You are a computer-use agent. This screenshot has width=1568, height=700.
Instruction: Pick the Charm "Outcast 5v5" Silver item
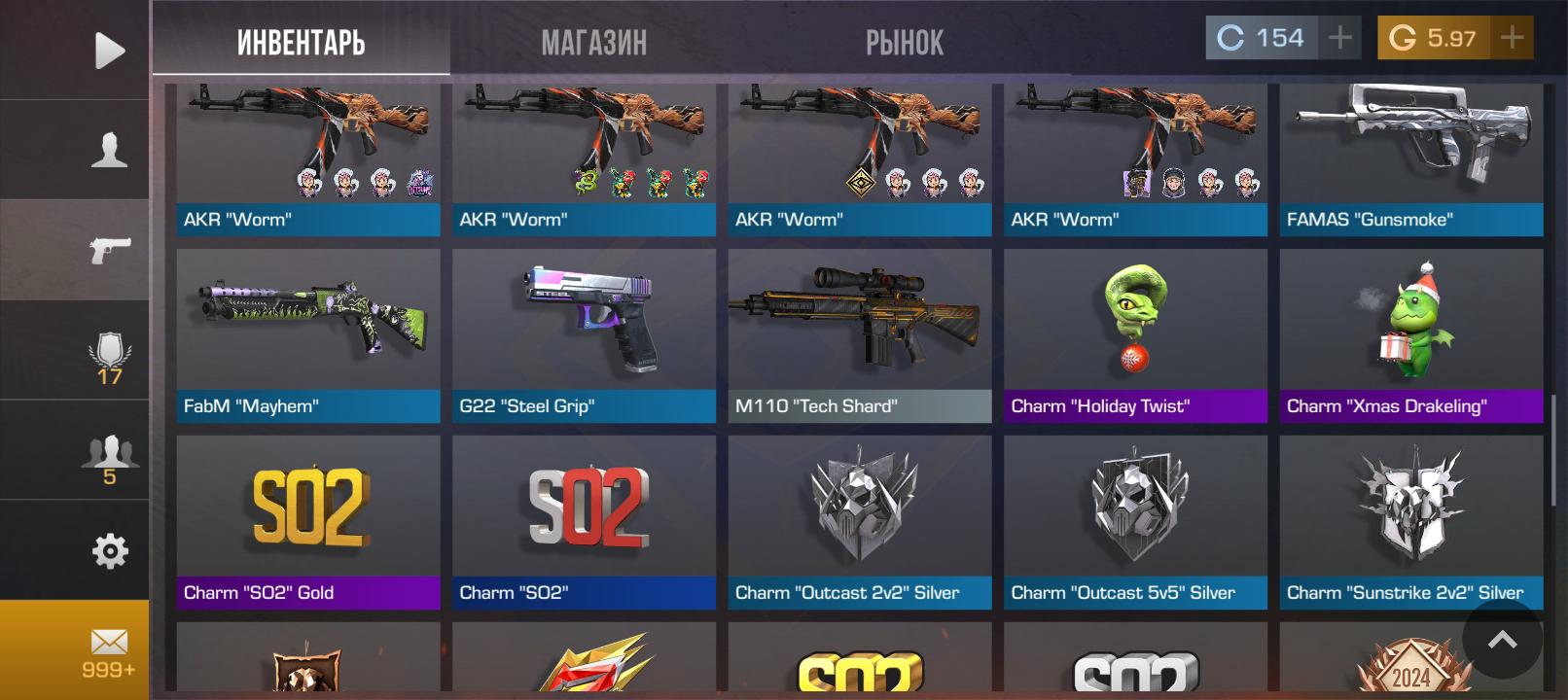[x=1135, y=521]
